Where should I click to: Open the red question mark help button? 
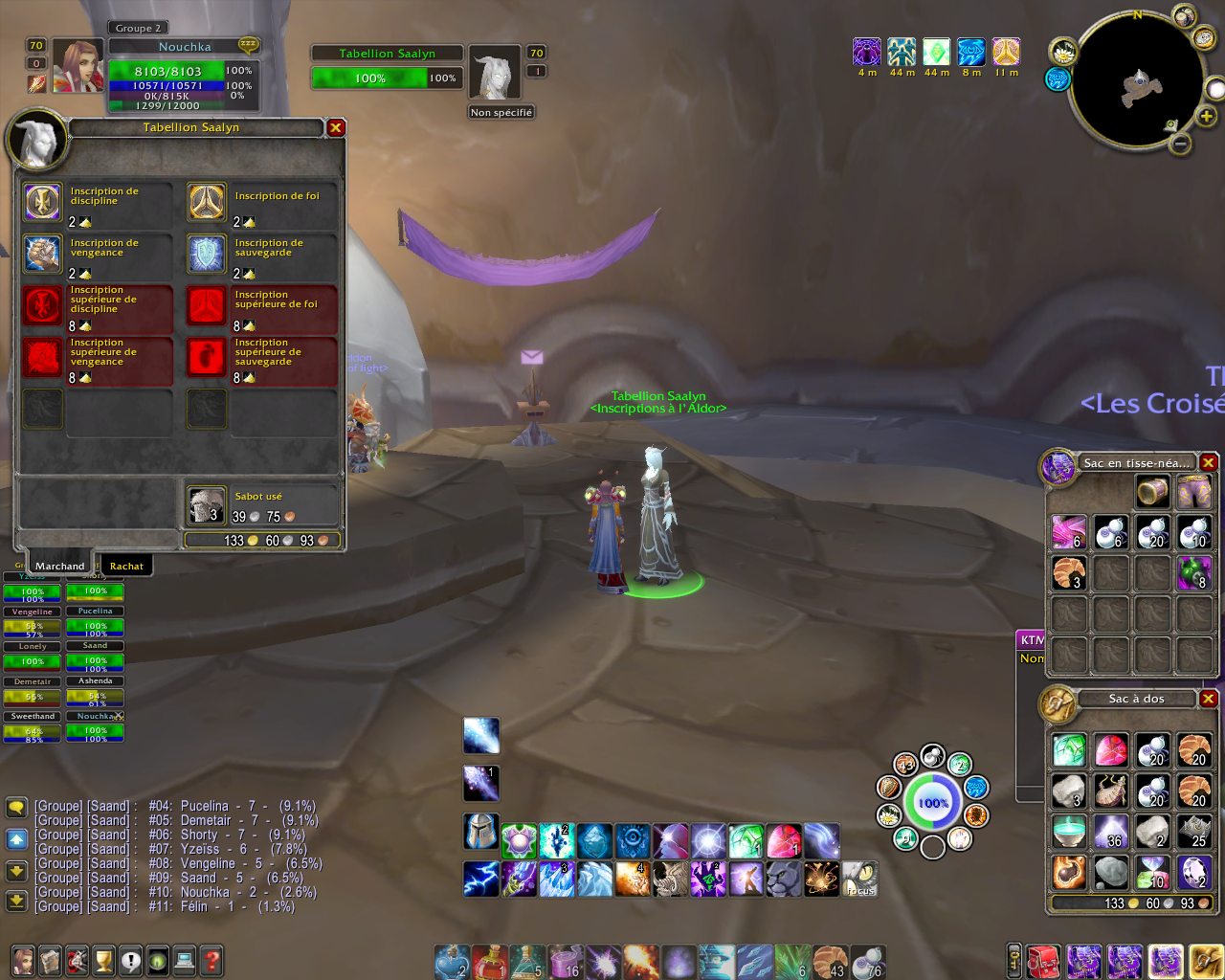(212, 960)
